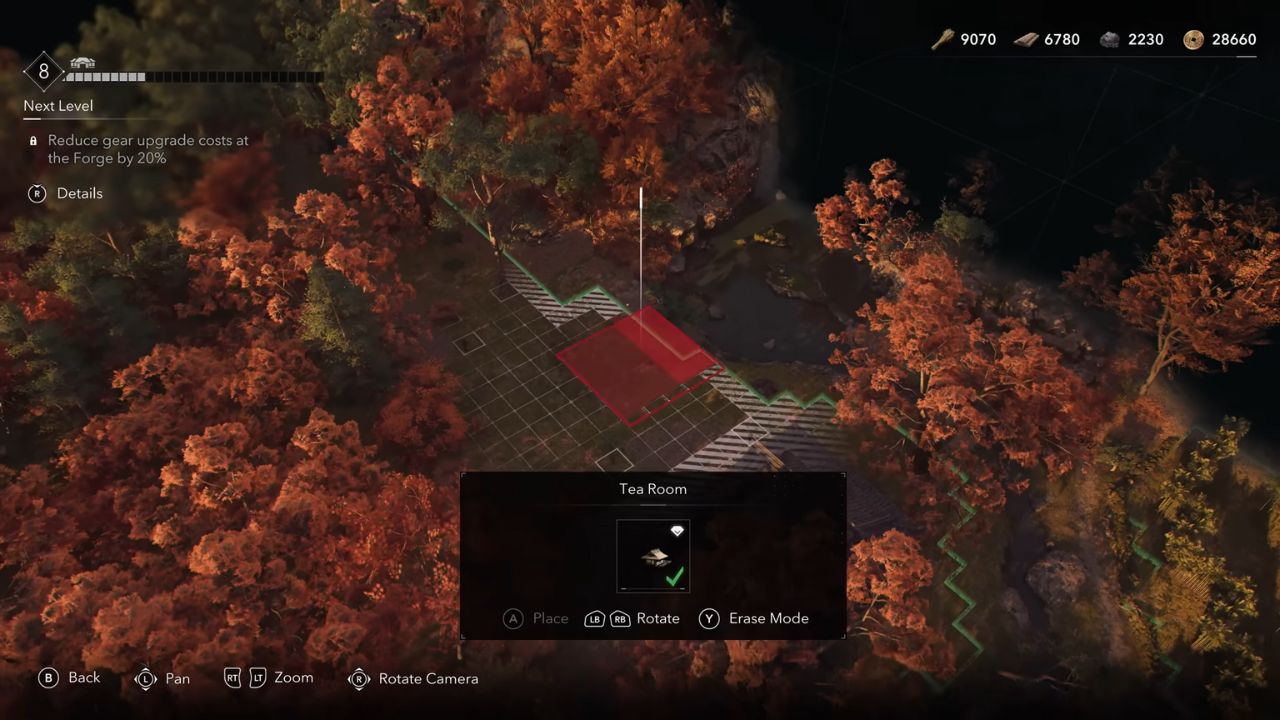Click the Pan control label

tap(177, 679)
